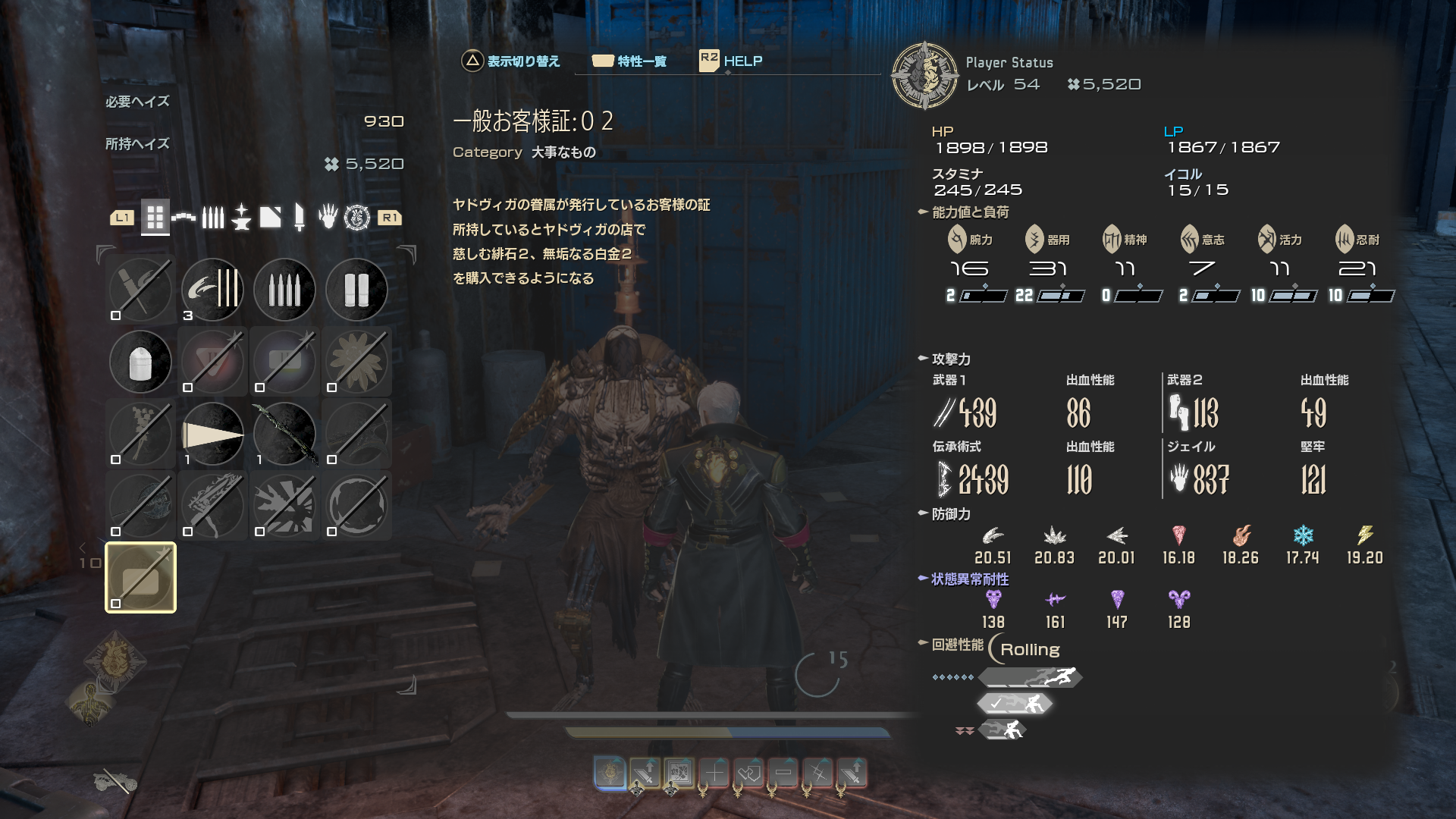The height and width of the screenshot is (819, 1456).
Task: Select the sparkle buff icon
Action: (818, 773)
